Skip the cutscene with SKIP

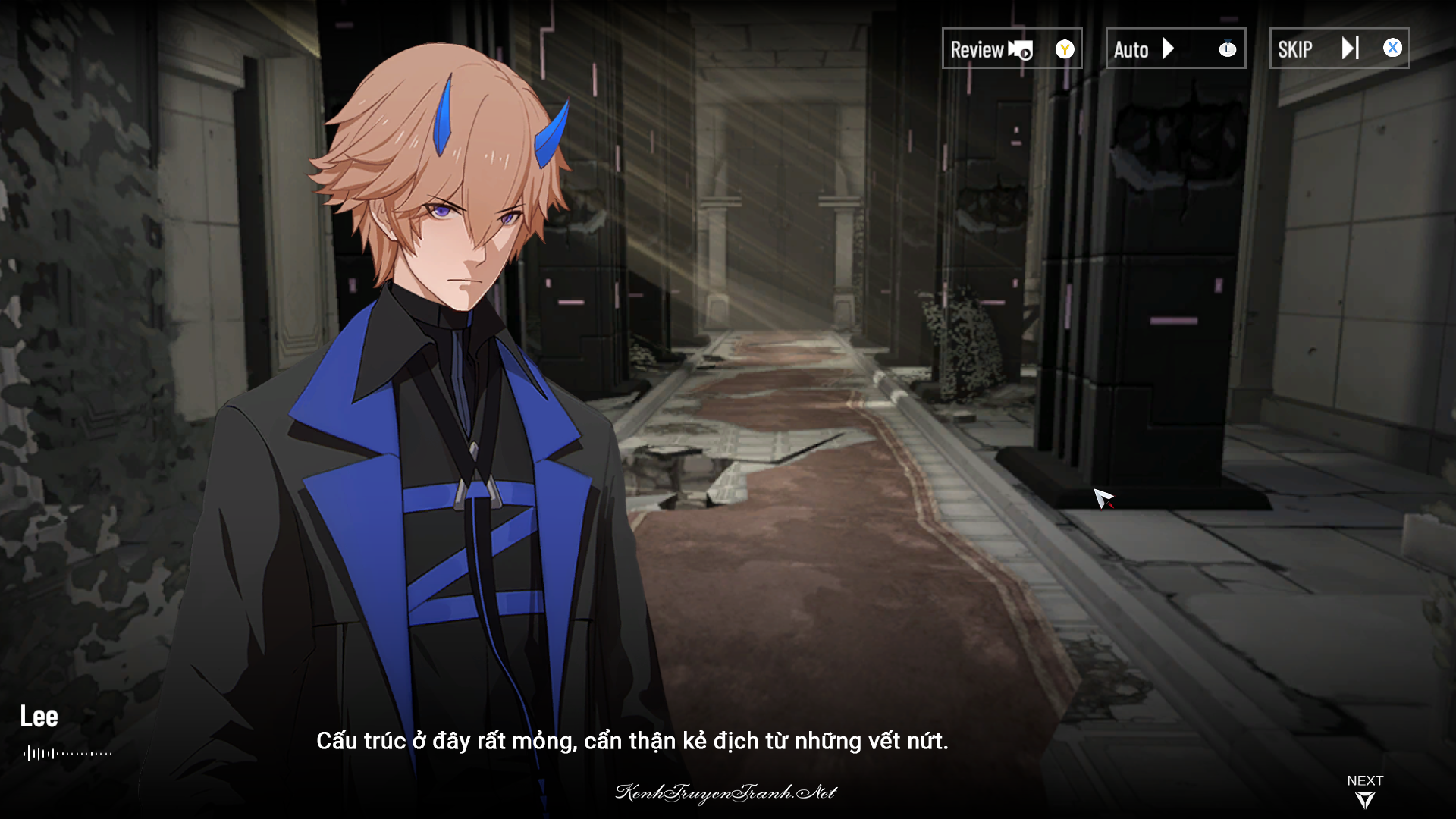click(1338, 49)
